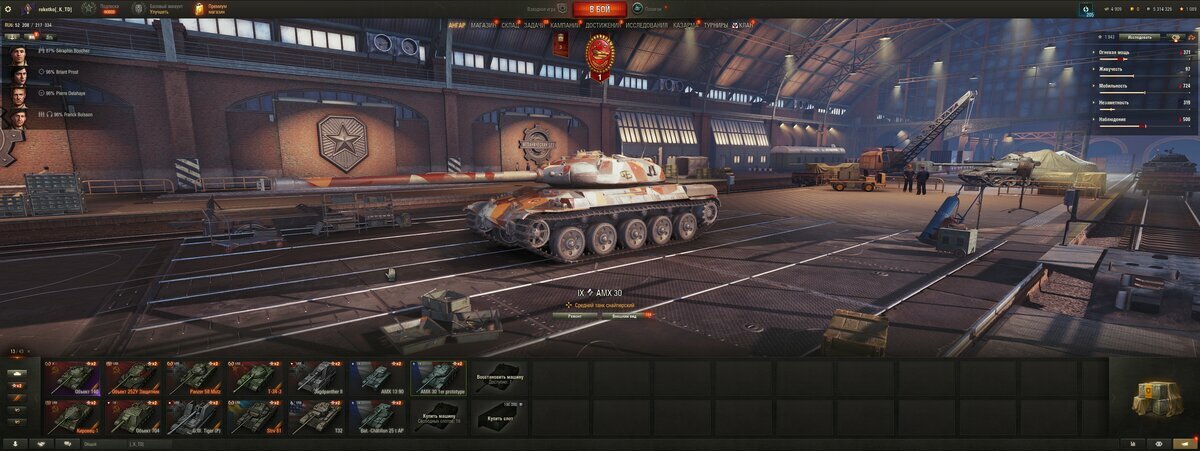
Task: Show the КАЗАРМА barracks tab
Action: 686,24
